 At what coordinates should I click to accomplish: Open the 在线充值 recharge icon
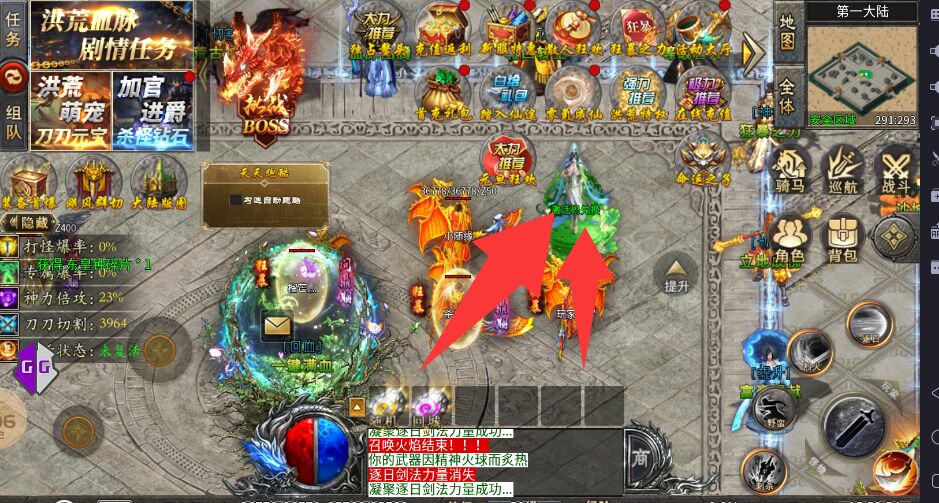point(703,92)
